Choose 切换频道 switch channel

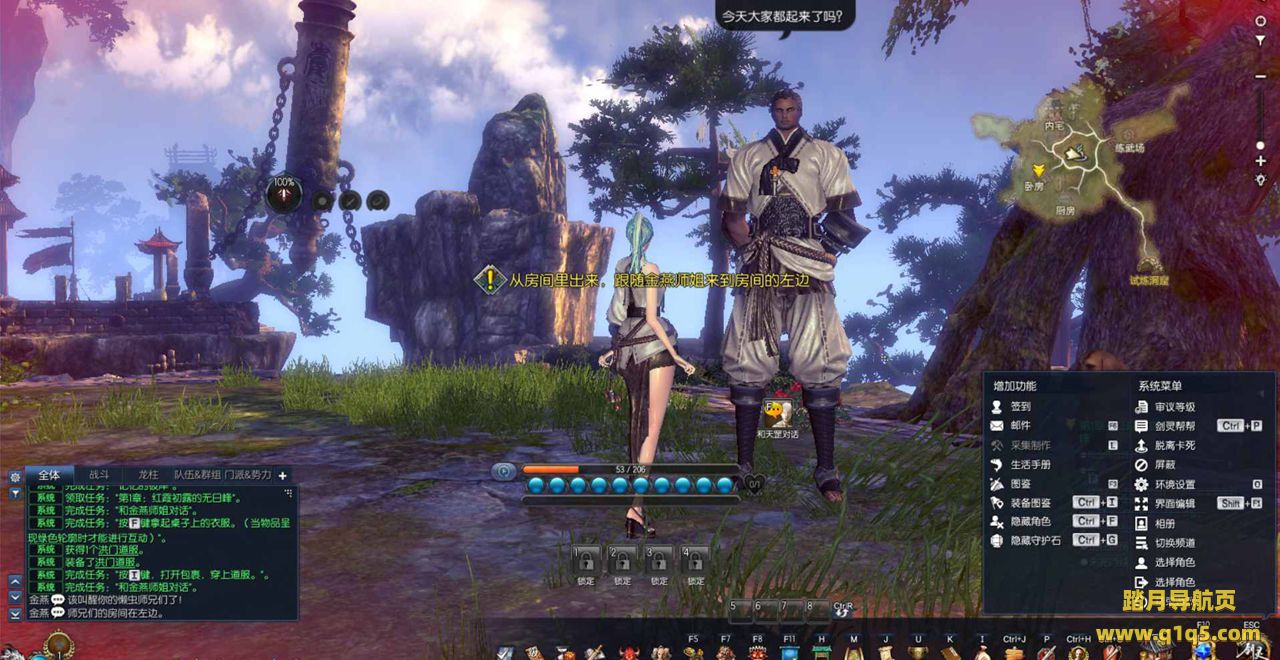[1174, 543]
